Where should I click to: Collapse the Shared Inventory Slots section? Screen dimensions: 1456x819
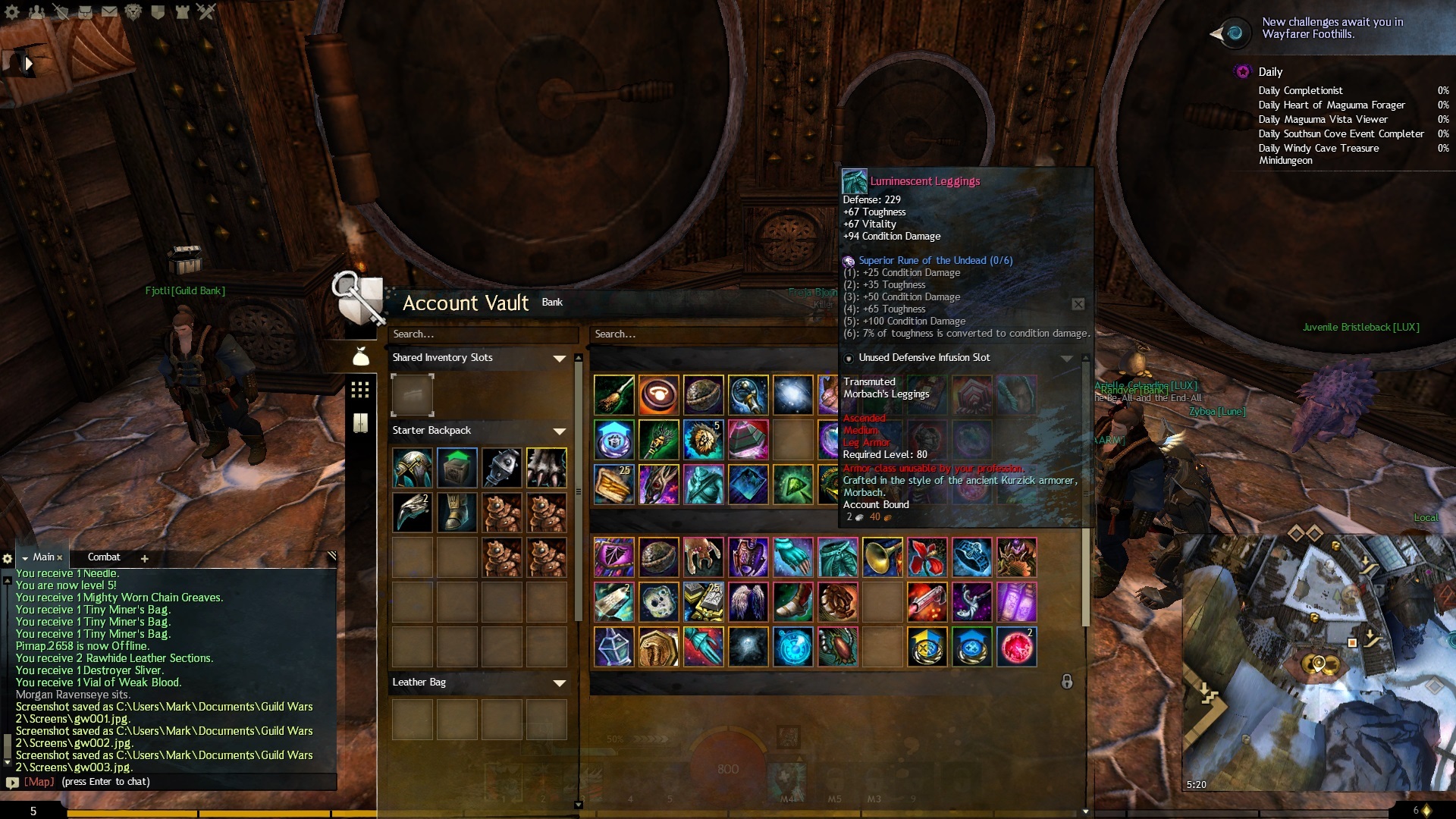coord(559,359)
